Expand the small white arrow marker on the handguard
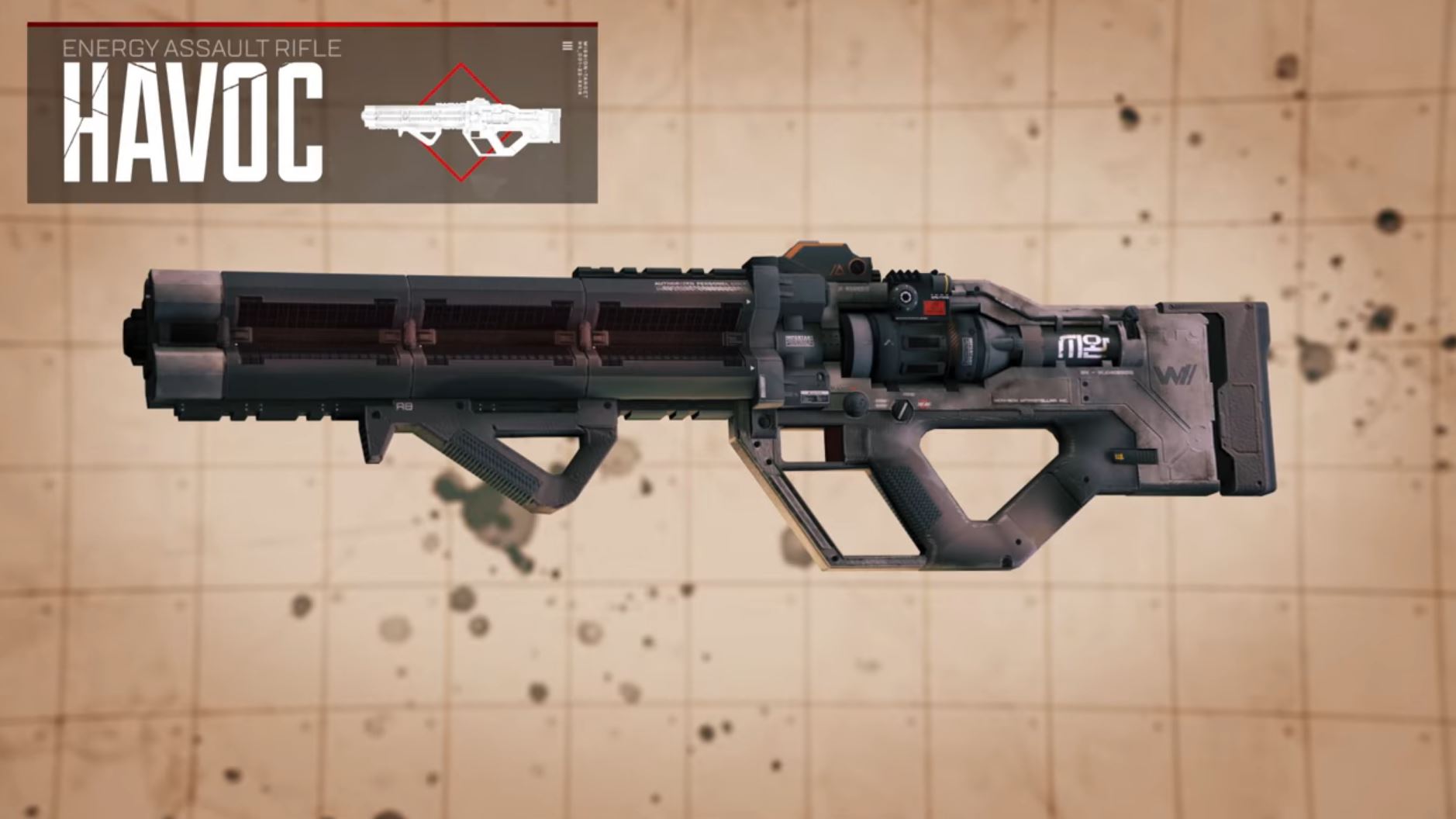This screenshot has width=1456, height=819. pos(748,301)
